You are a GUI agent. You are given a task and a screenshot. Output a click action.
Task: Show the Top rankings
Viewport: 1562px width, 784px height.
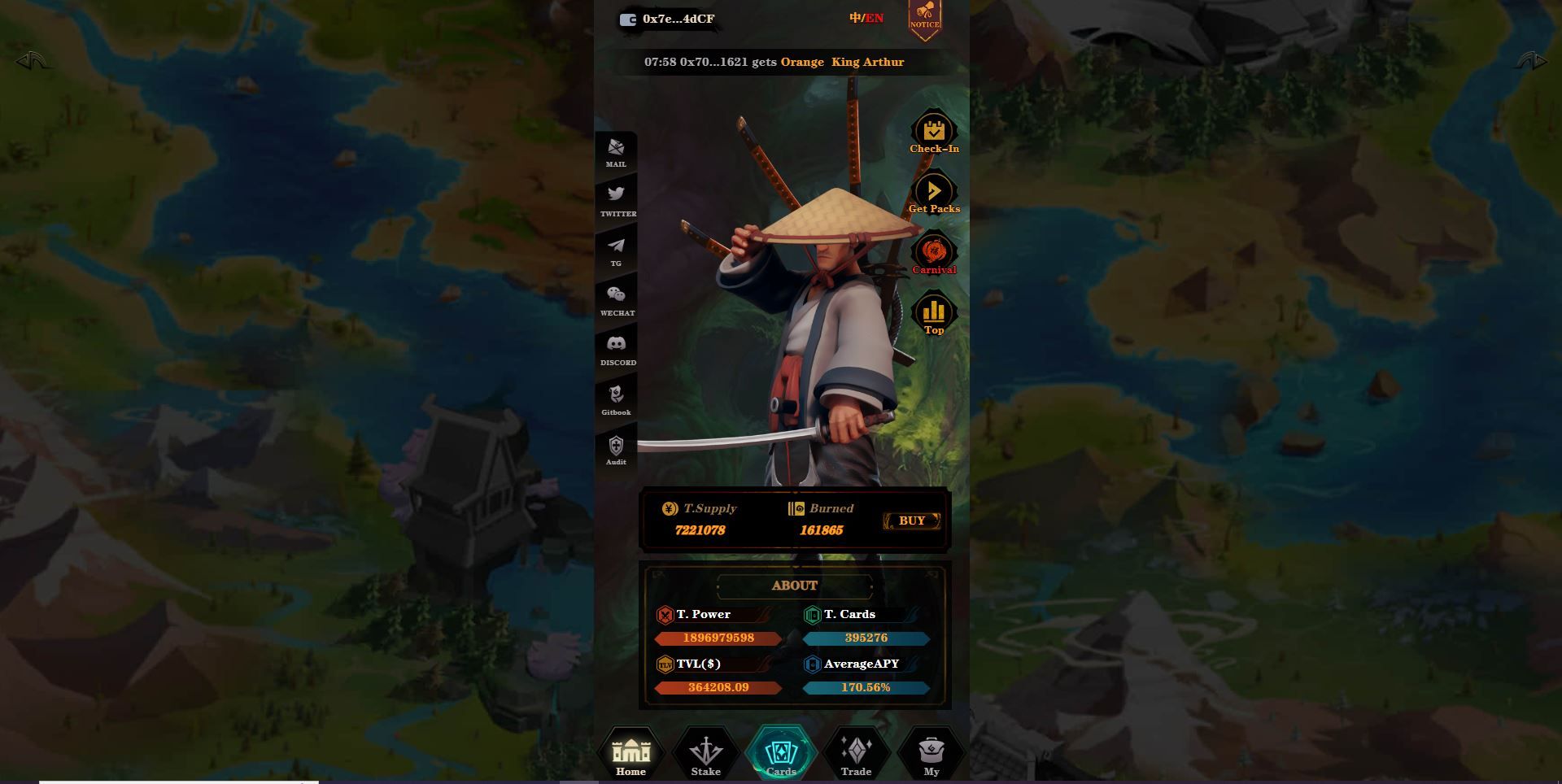point(934,315)
